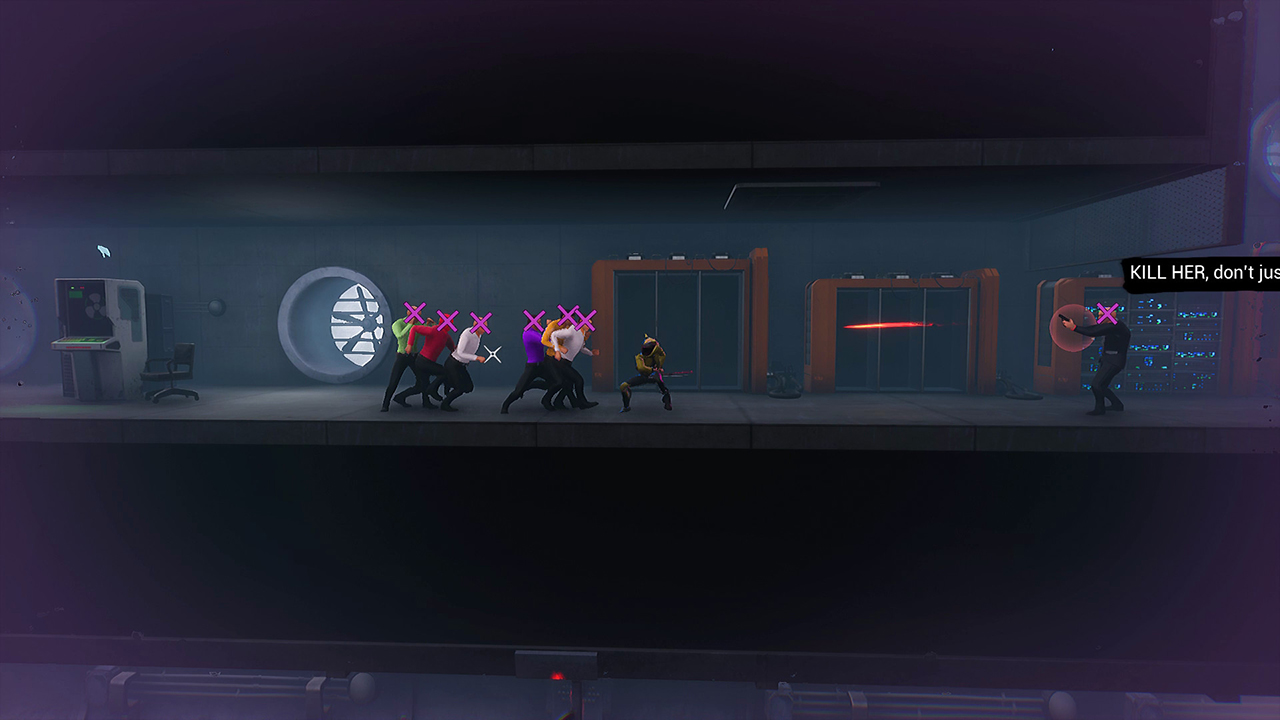Image resolution: width=1280 pixels, height=720 pixels.
Task: Toggle the red indicator light on the terminal
Action: pos(82,287)
